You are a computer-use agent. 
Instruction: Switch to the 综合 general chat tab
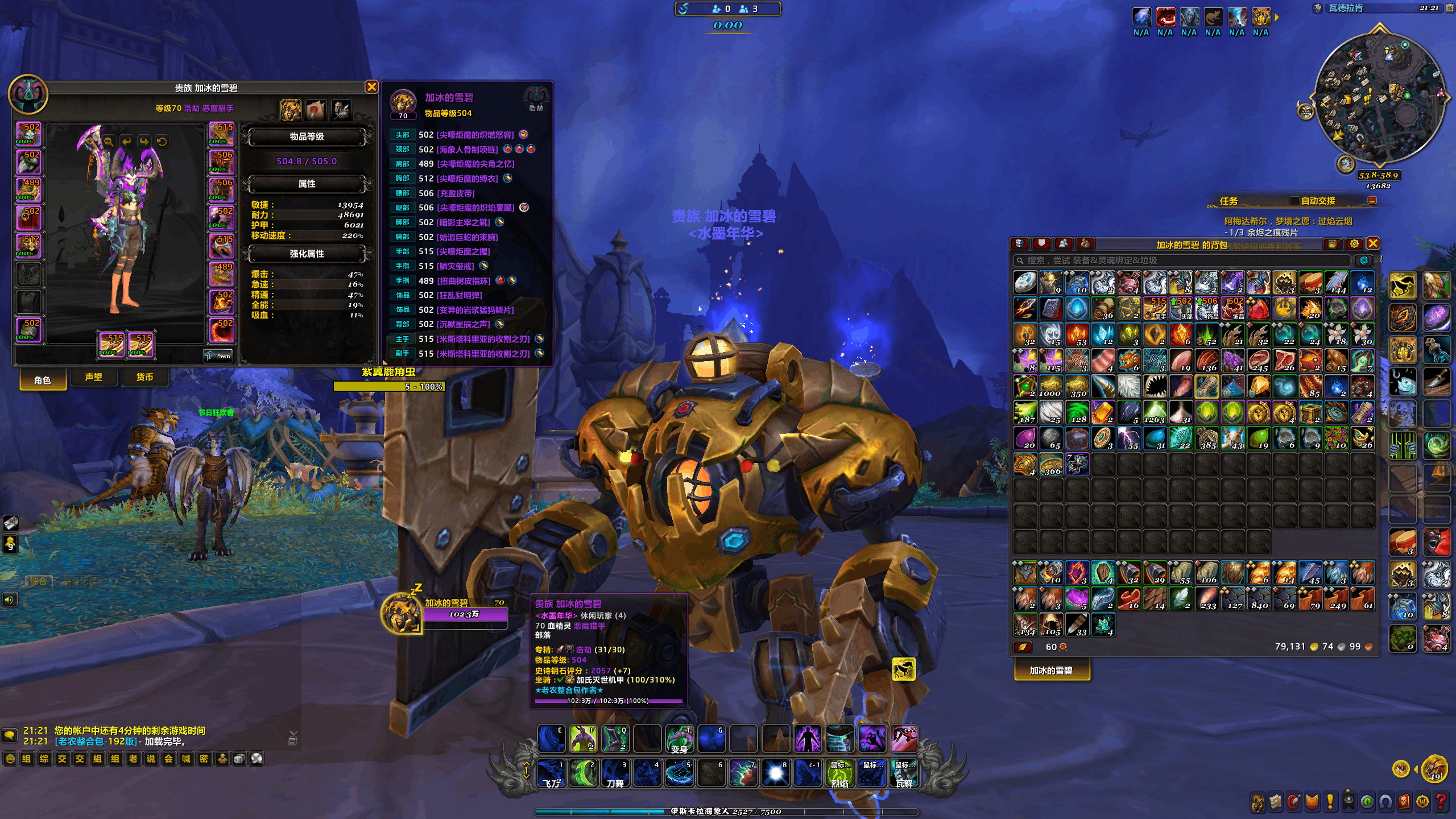pyautogui.click(x=39, y=581)
